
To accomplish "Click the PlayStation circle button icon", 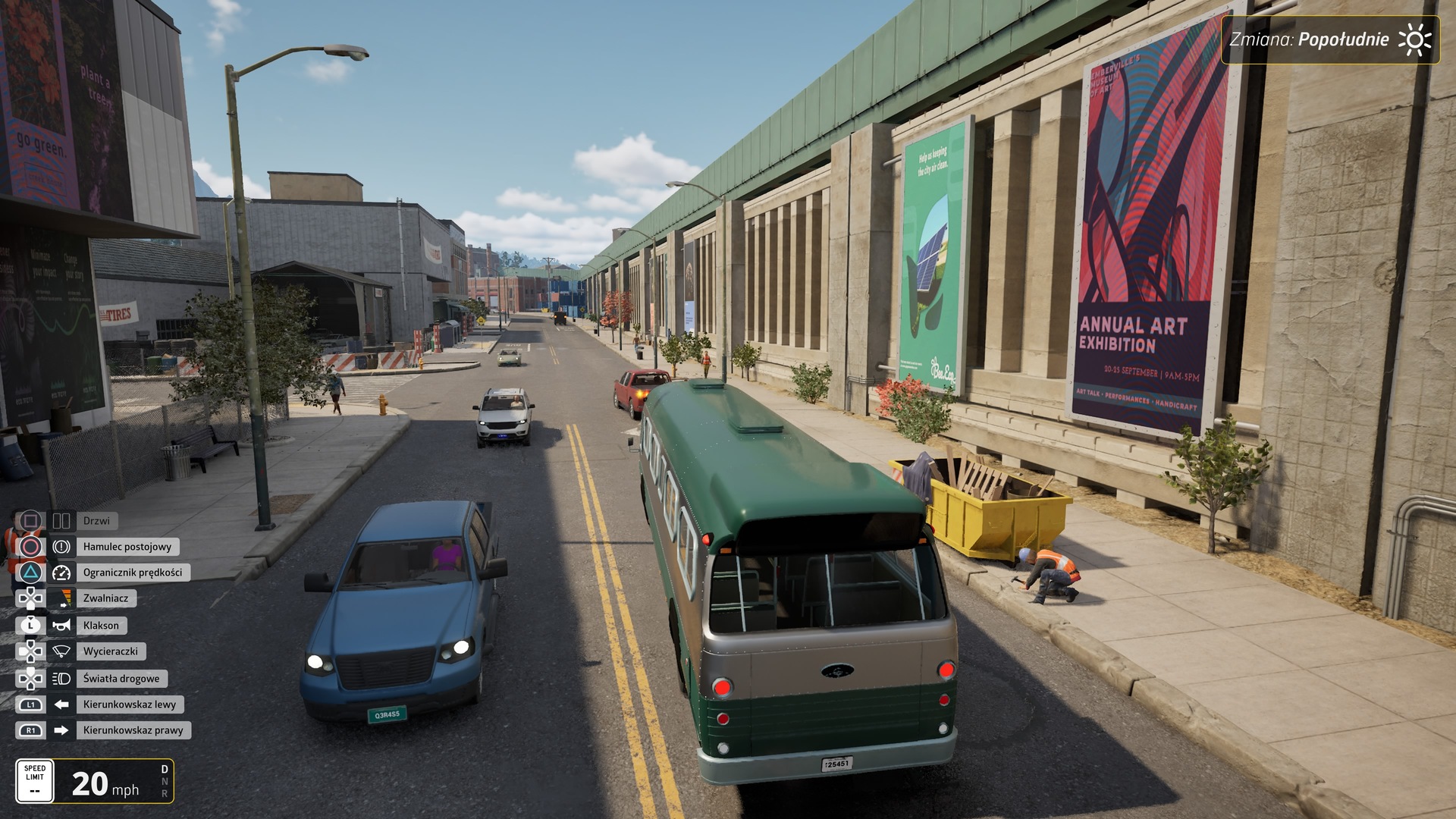I will pos(30,547).
